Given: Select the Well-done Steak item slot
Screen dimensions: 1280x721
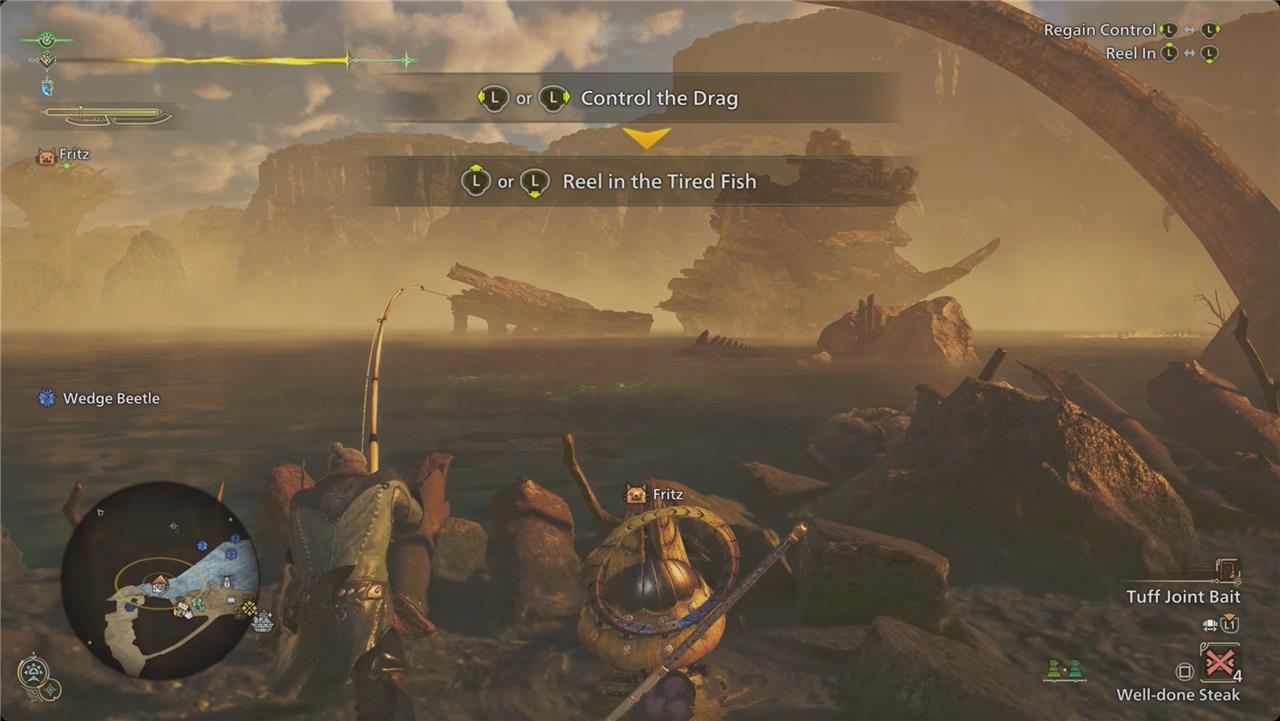Looking at the screenshot, I should [x=1220, y=664].
